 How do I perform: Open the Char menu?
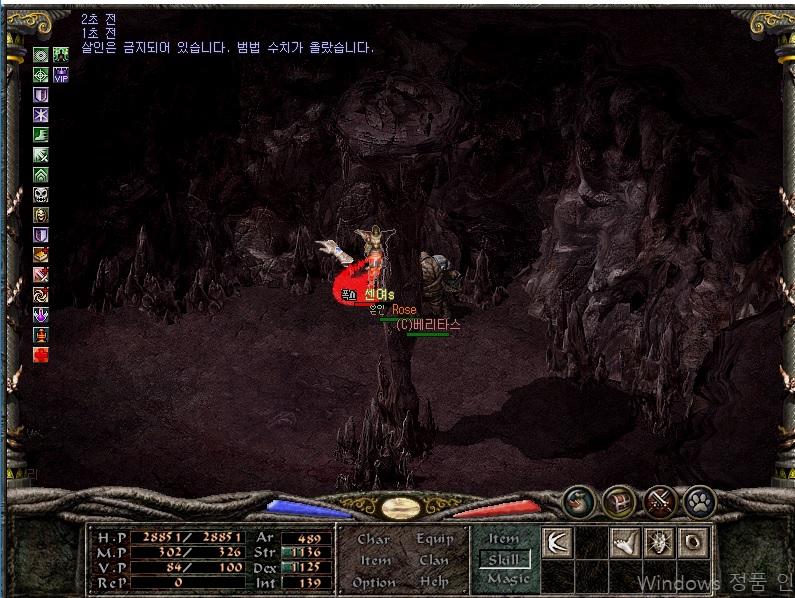pos(374,539)
